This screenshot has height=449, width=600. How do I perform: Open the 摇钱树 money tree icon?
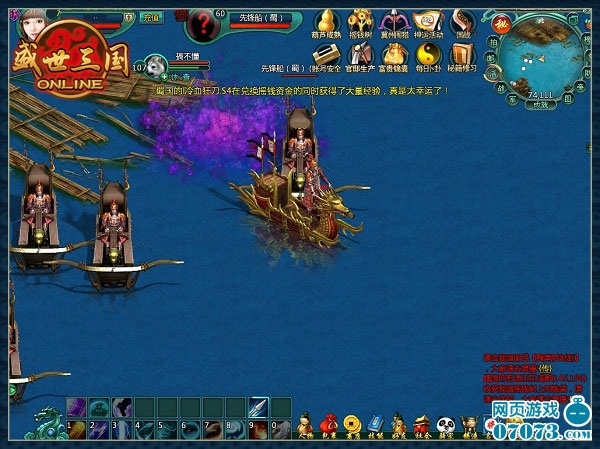coord(358,23)
